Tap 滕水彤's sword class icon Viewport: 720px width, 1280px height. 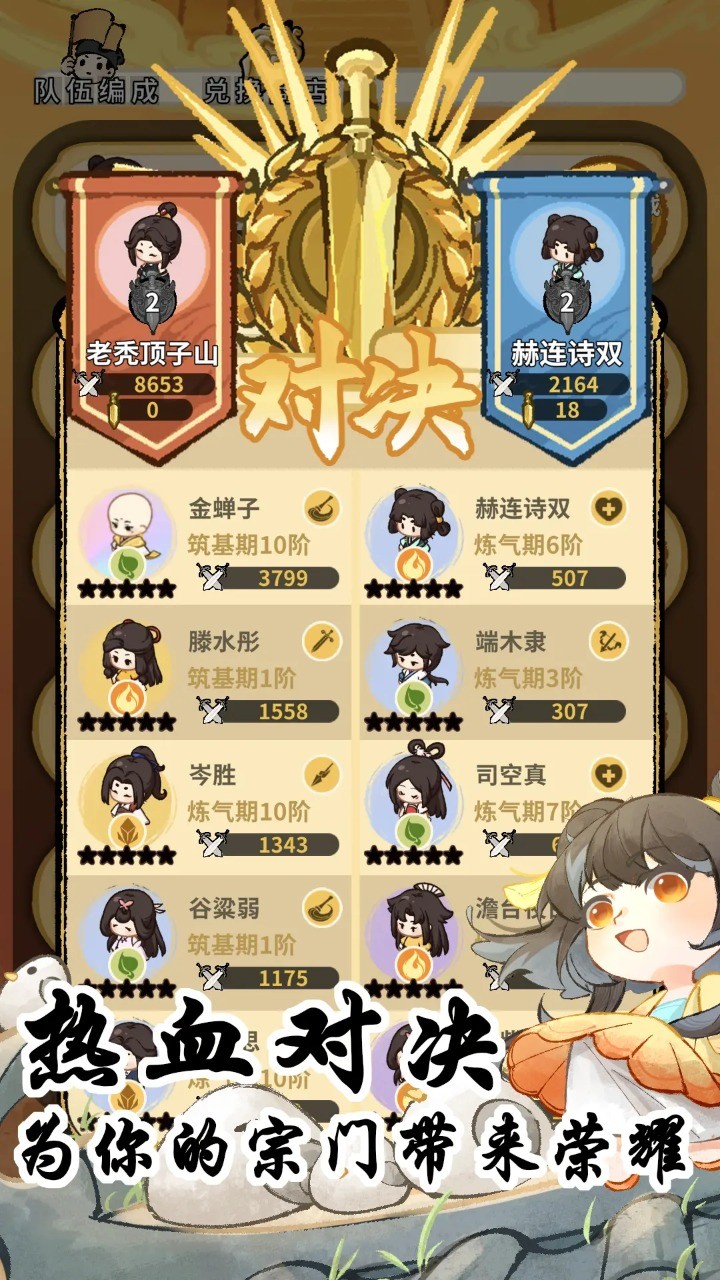pos(322,641)
